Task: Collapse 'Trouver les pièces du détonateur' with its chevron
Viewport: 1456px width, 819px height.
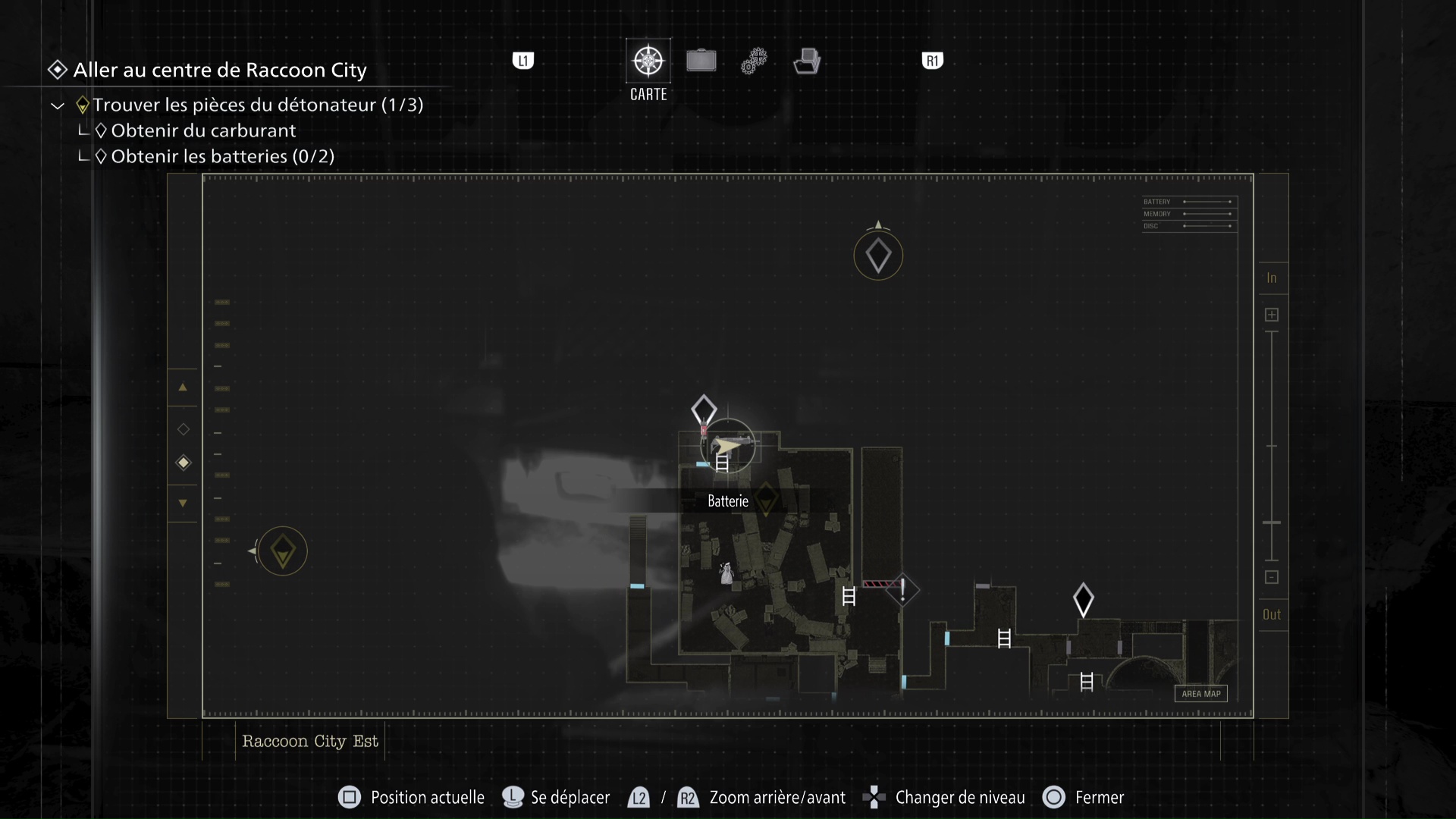Action: [x=57, y=105]
